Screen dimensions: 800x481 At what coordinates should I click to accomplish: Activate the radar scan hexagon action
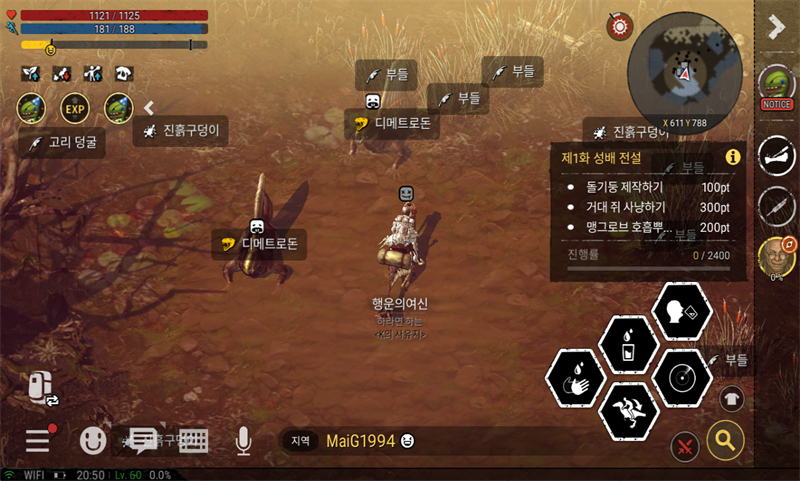tap(681, 379)
